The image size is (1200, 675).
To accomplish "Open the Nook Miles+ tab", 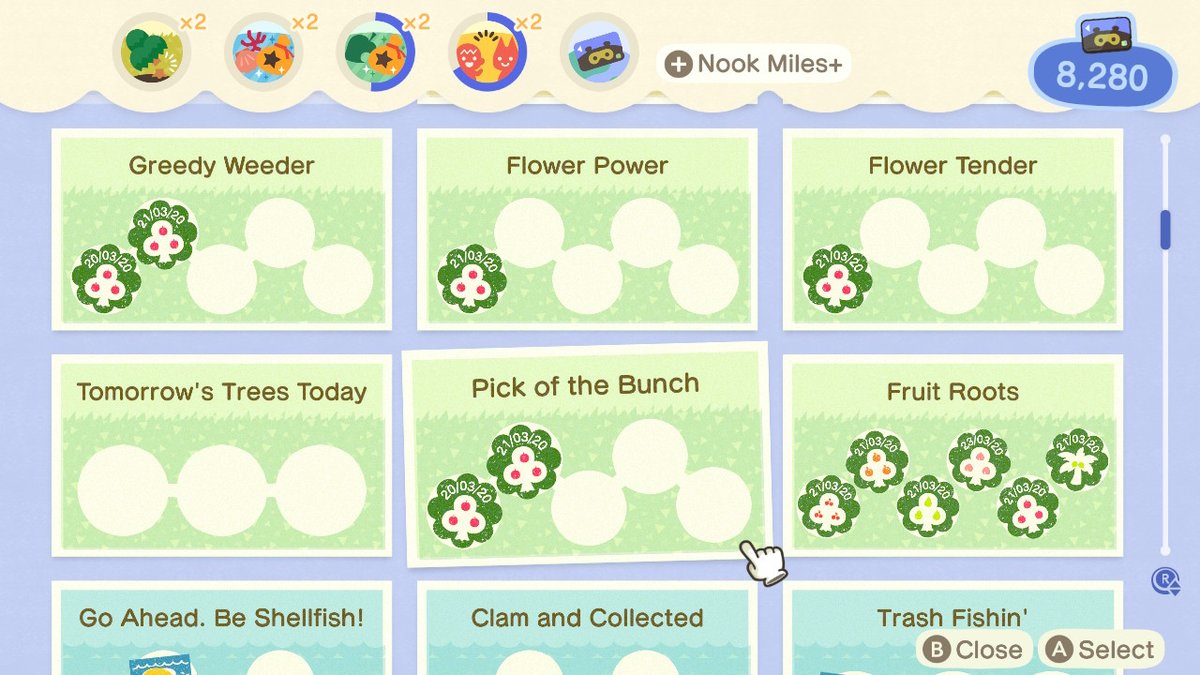I will [754, 65].
